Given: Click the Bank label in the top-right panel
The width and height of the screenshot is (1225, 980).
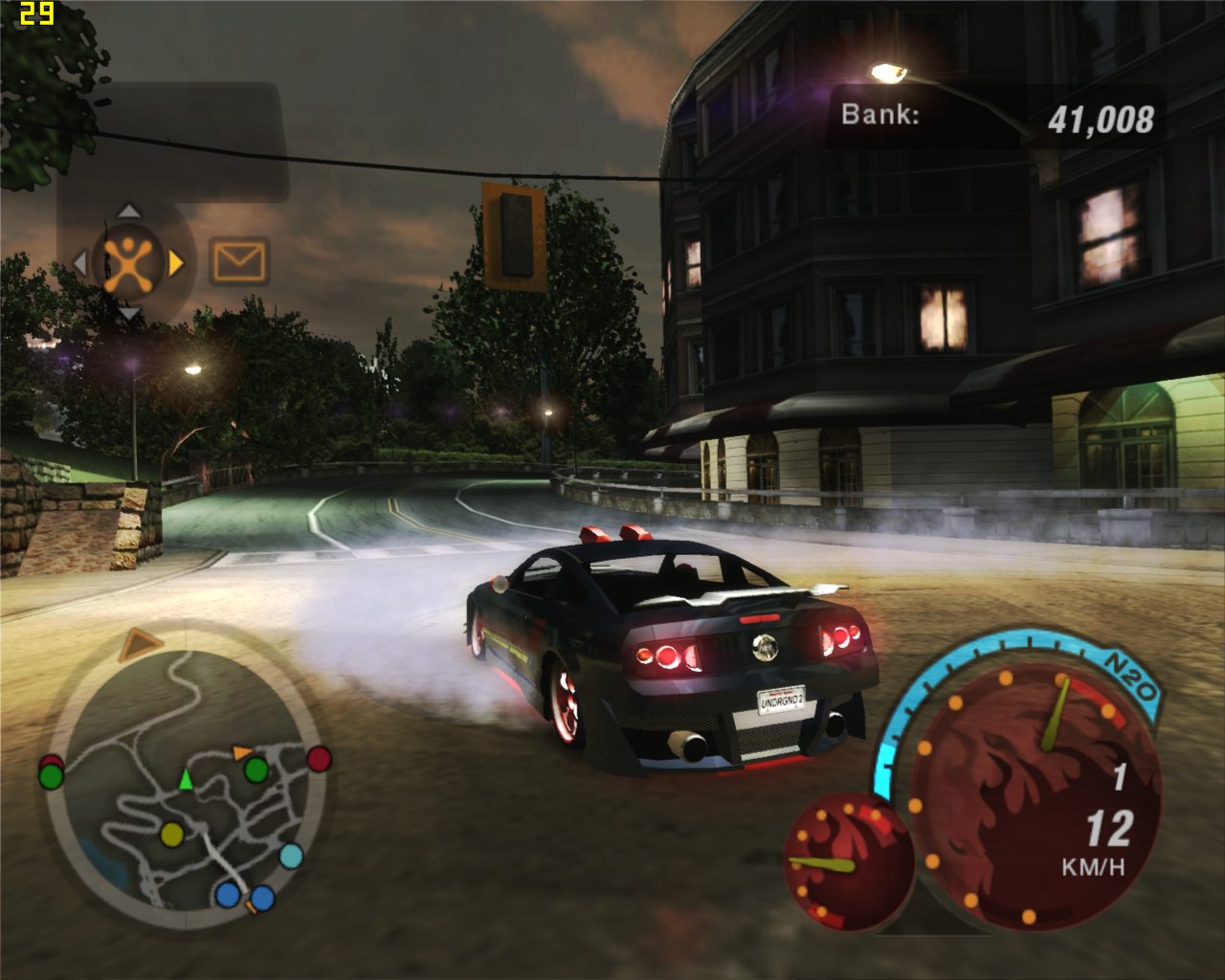Looking at the screenshot, I should [x=880, y=115].
